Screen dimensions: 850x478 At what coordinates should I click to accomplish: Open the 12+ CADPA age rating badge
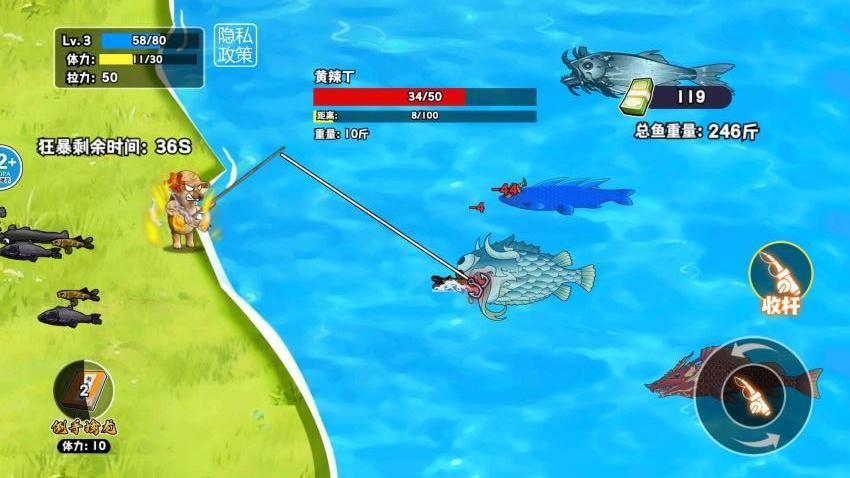pos(6,165)
